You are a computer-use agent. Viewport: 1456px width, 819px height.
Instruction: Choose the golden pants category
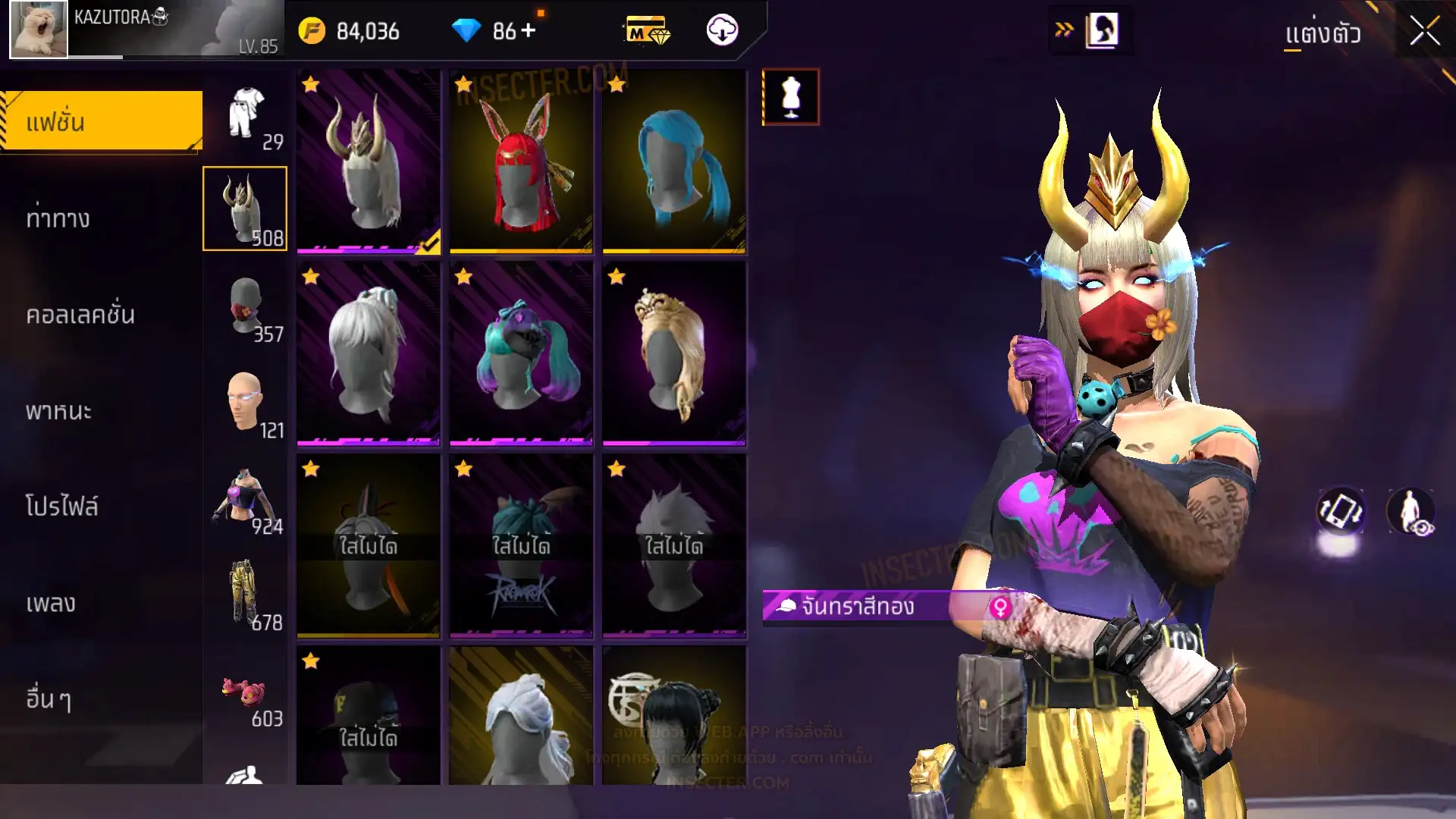point(246,595)
